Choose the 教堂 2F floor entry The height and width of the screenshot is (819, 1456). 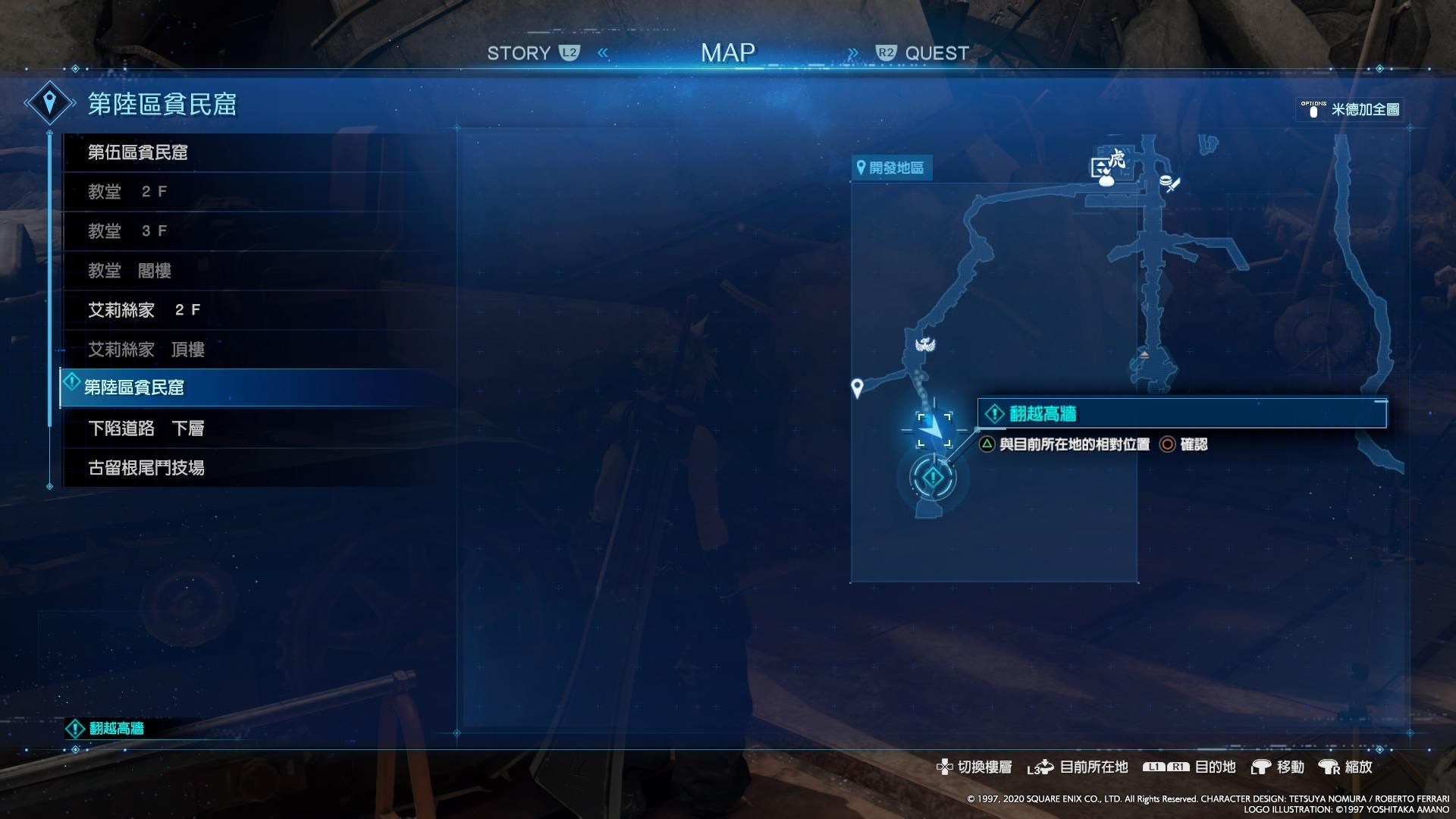click(127, 192)
